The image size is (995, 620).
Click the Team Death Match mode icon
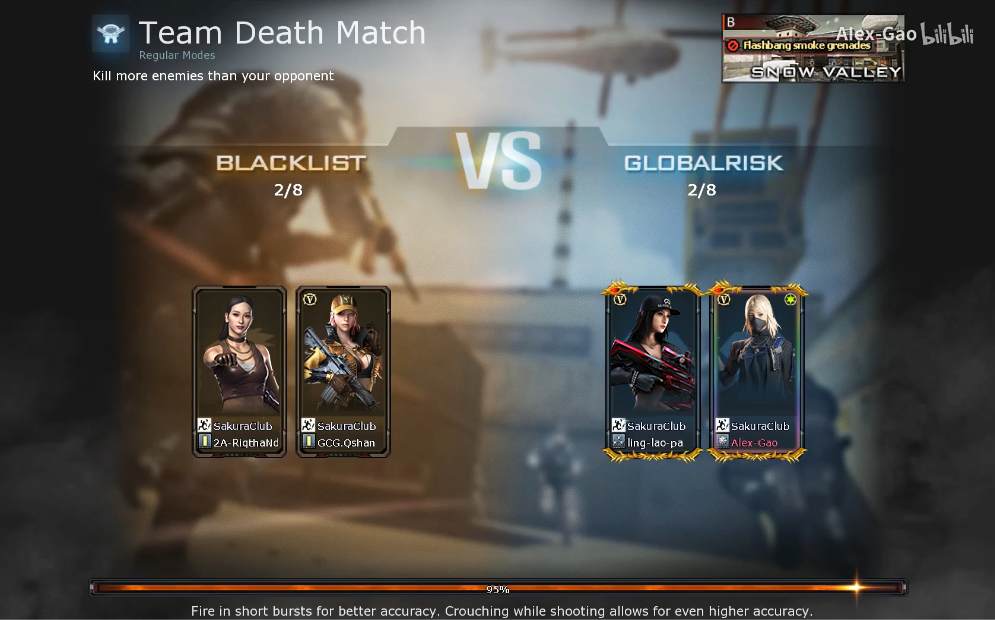click(x=111, y=34)
